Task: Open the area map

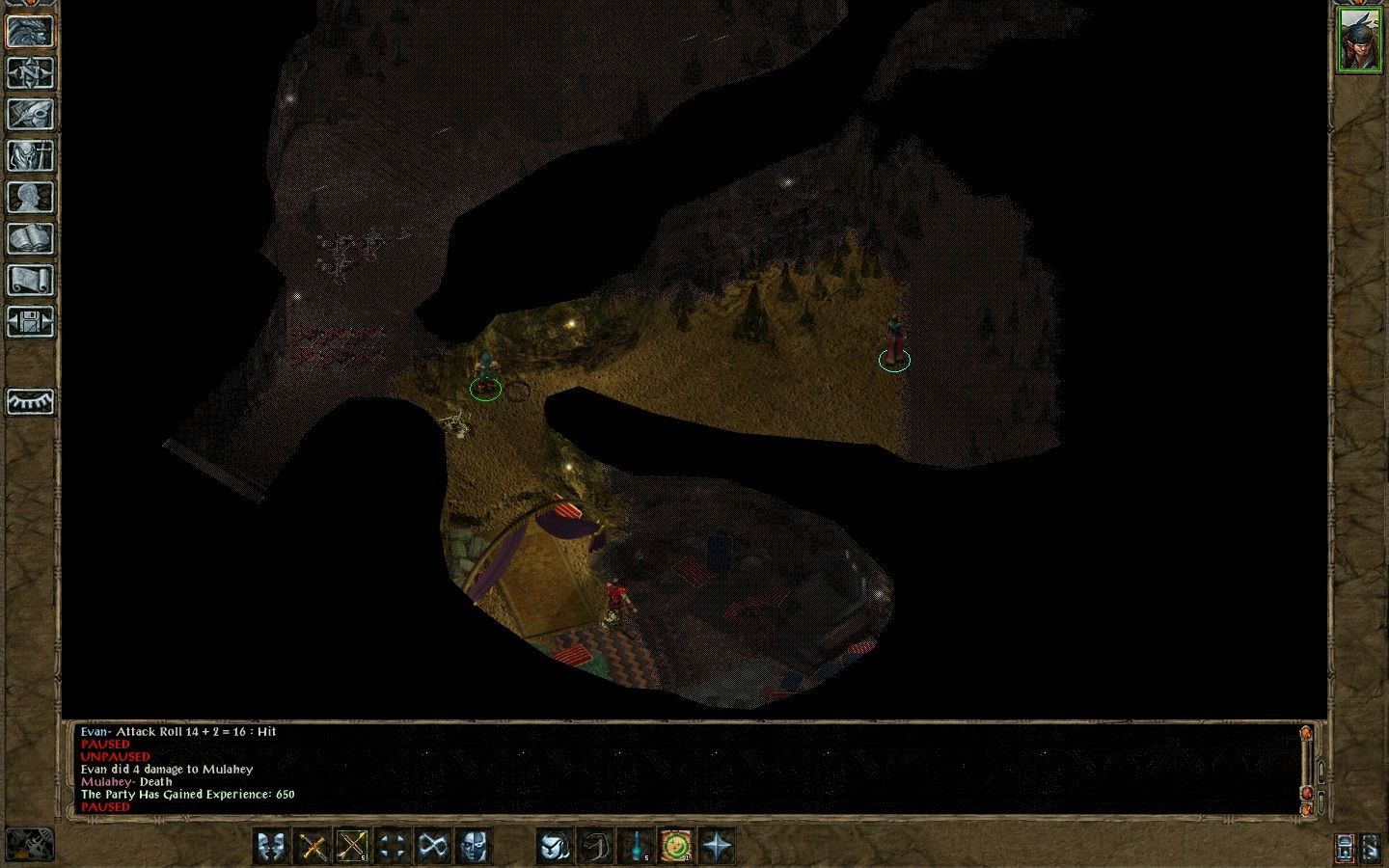Action: tap(30, 73)
